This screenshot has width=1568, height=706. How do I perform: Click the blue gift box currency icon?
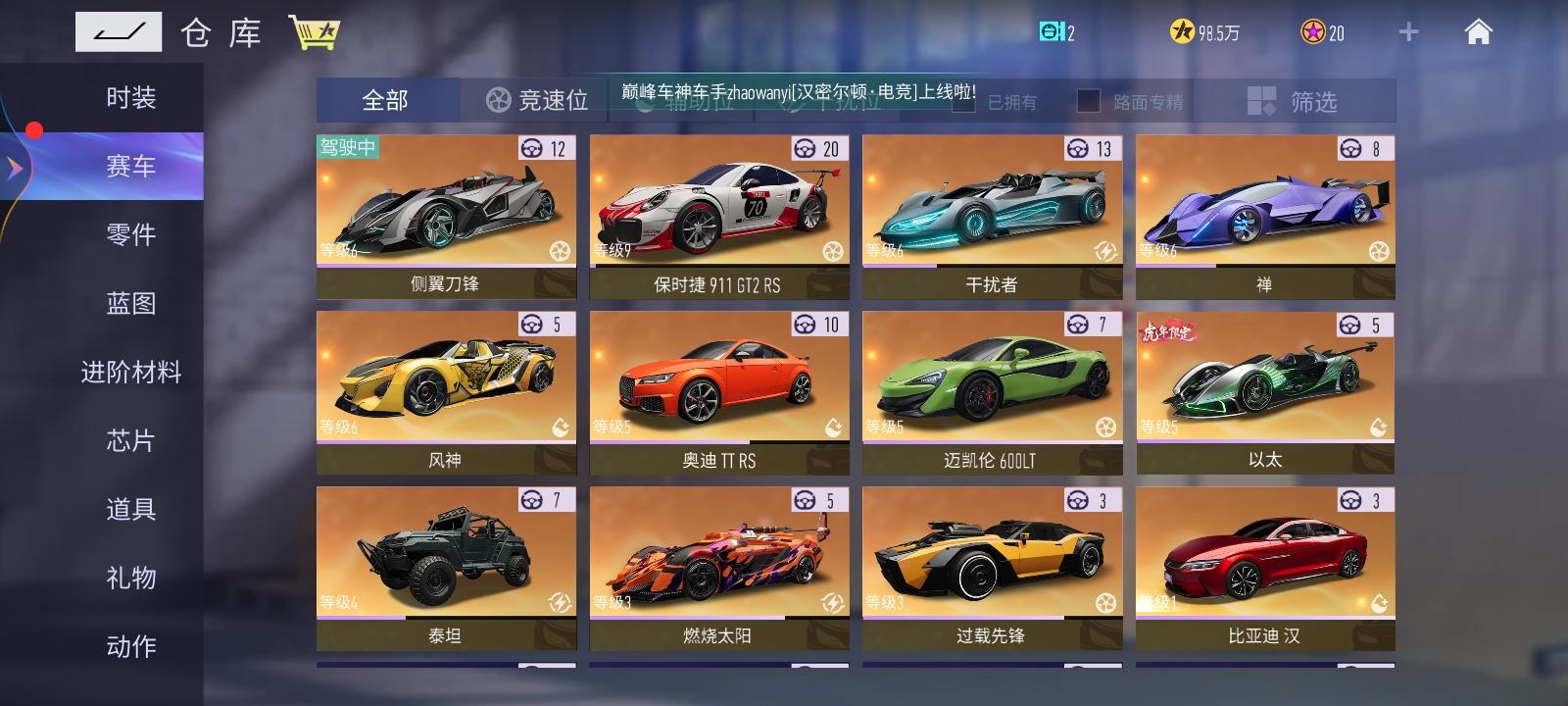[1052, 30]
